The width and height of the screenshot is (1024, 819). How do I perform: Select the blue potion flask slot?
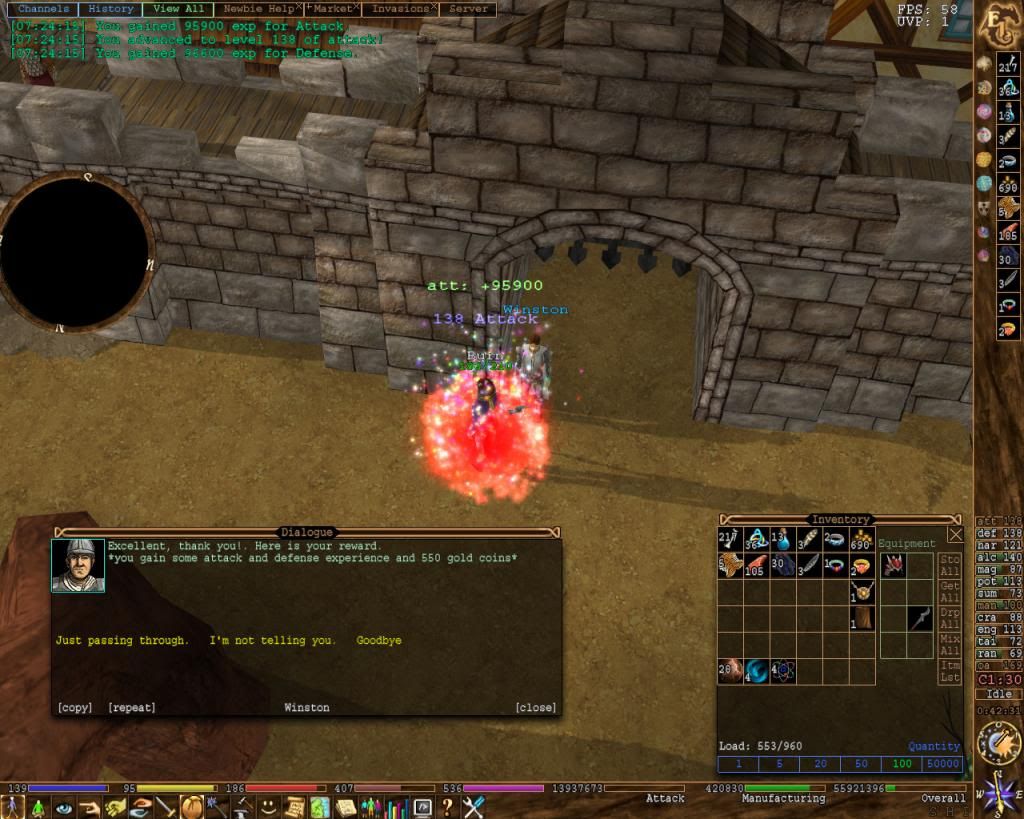783,540
